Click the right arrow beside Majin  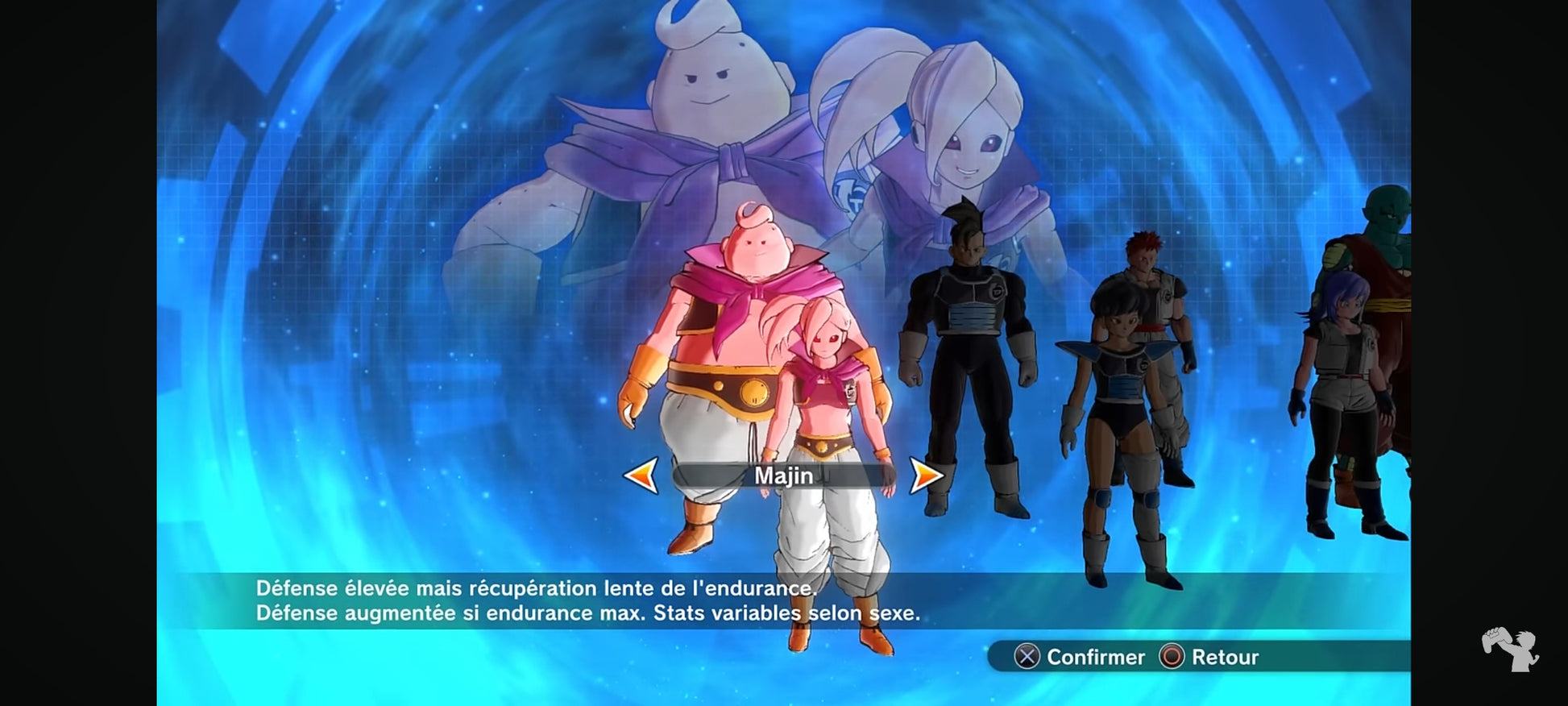pos(926,476)
